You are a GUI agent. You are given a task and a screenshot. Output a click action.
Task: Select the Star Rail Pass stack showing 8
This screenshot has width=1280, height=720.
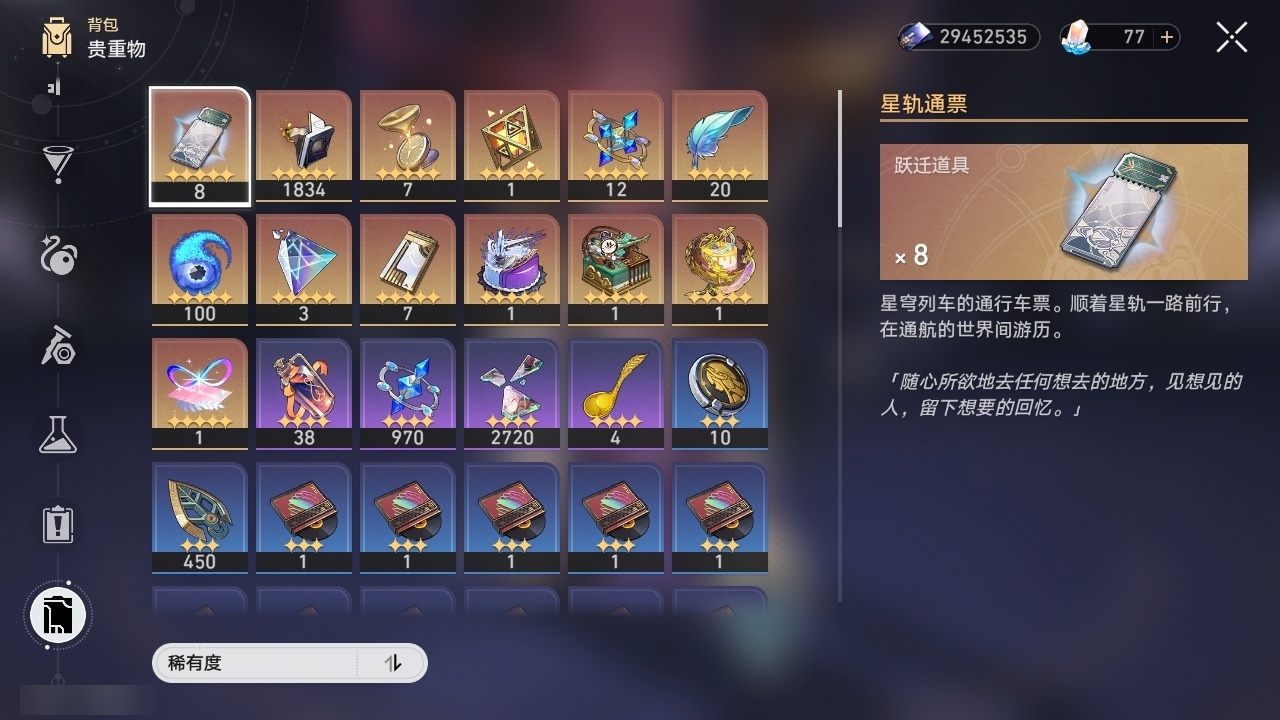tap(199, 143)
